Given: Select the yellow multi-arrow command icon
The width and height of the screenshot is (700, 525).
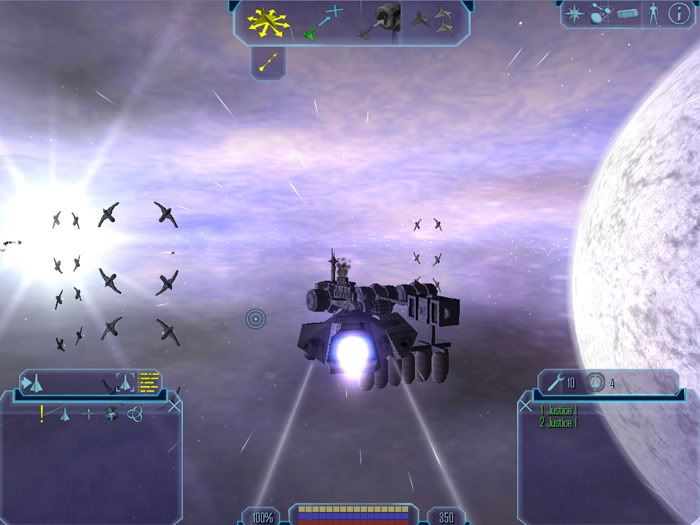Looking at the screenshot, I should pyautogui.click(x=267, y=20).
